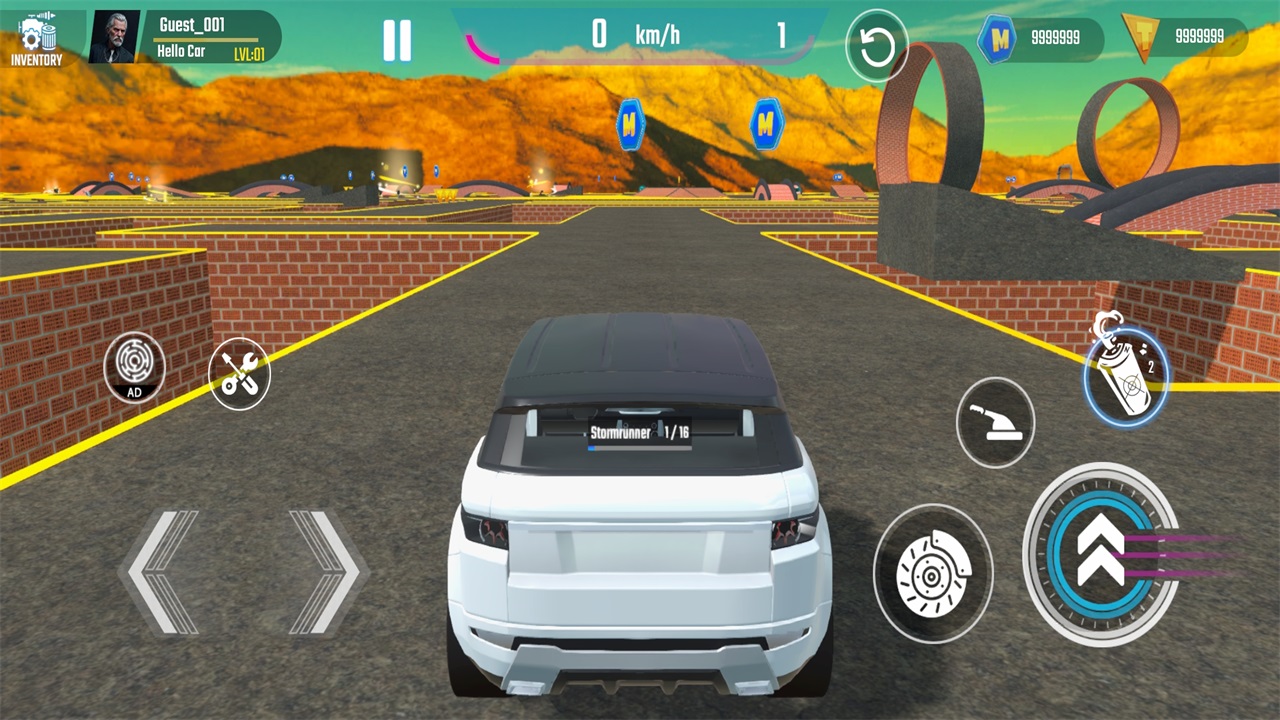Hit the accelerator double-arrow button
This screenshot has width=1280, height=720.
pos(1102,554)
